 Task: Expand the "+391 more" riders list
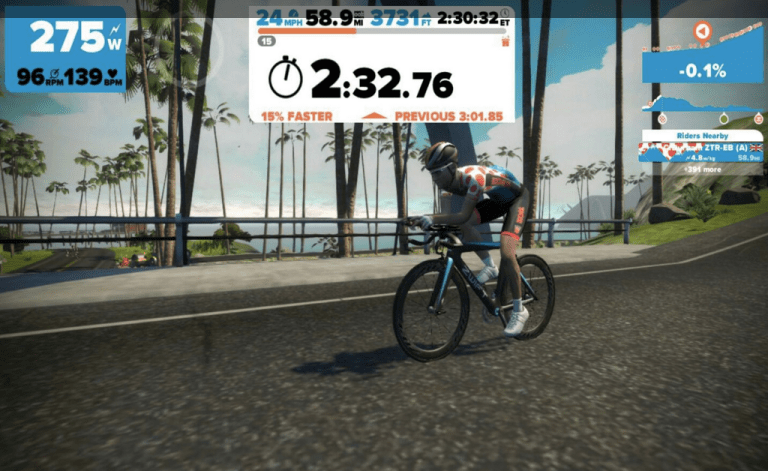coord(700,168)
